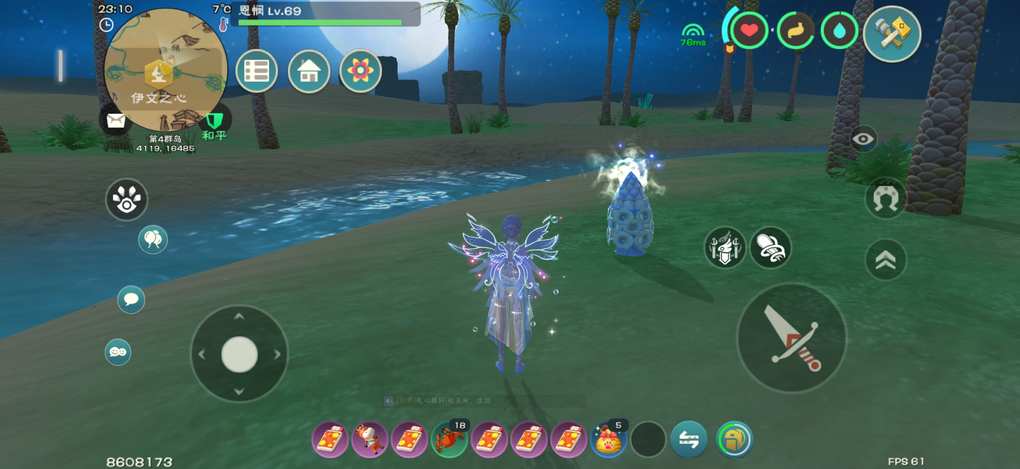Tap the double chevron jump button

(x=885, y=260)
